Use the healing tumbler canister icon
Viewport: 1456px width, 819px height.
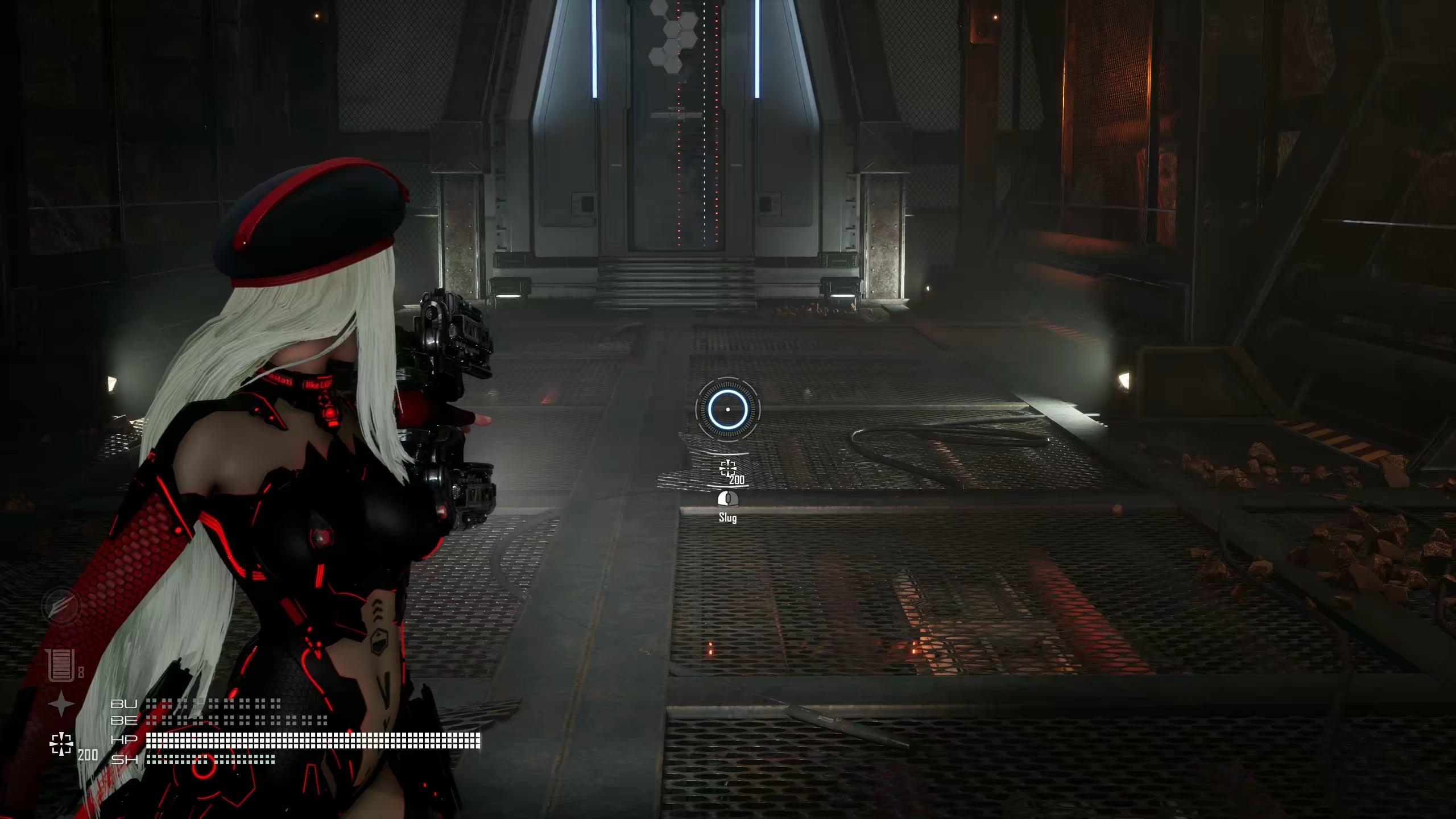(61, 665)
